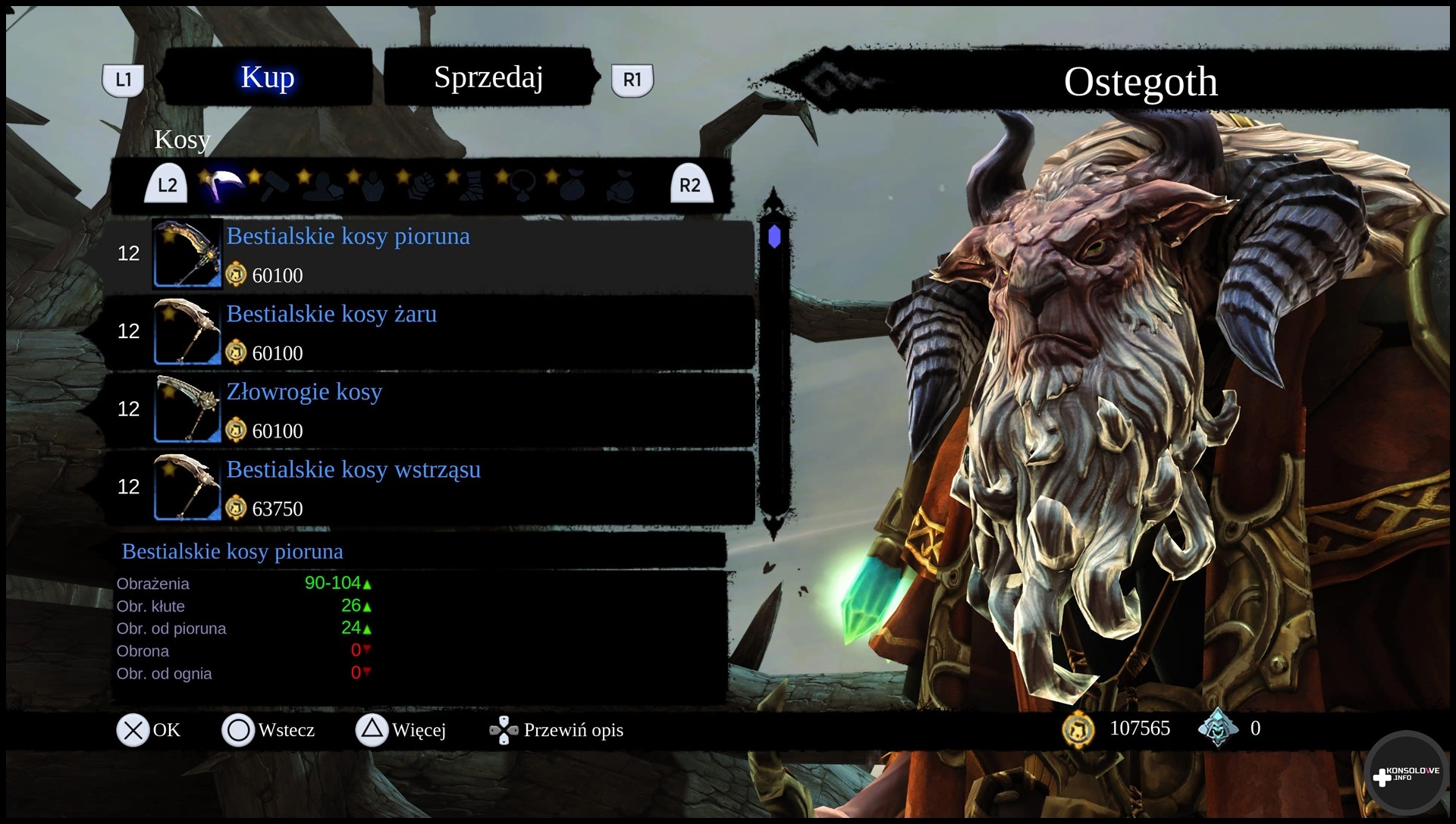
Task: Open the buyback pouch with arrow category
Action: point(620,186)
